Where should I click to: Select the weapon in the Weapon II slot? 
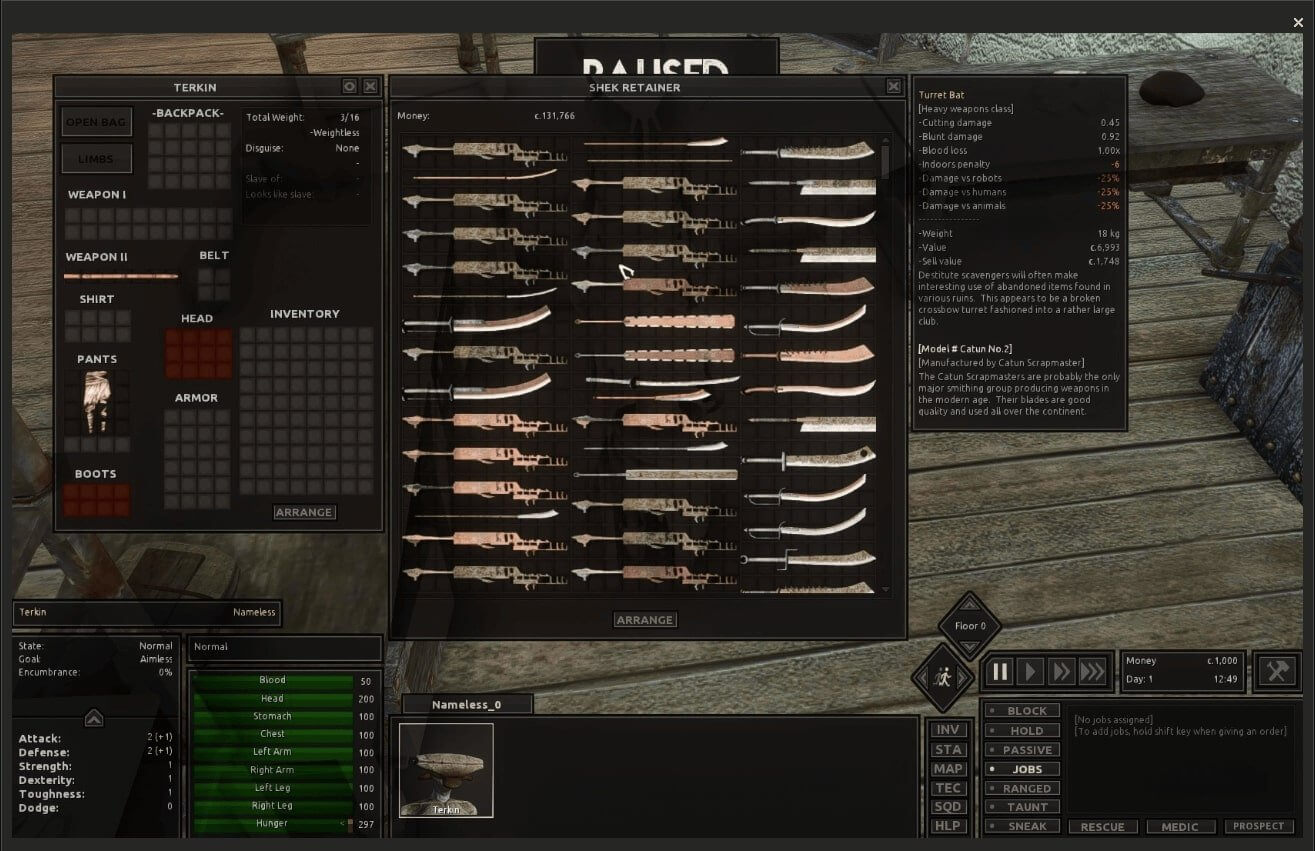(x=121, y=276)
